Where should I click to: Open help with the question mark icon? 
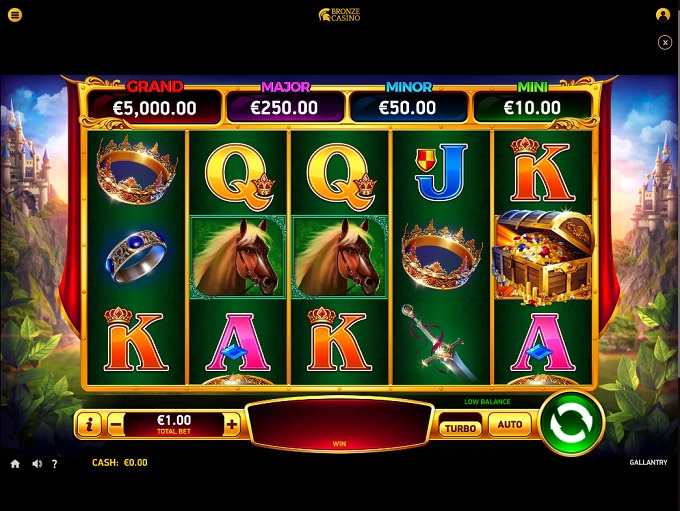[55, 464]
